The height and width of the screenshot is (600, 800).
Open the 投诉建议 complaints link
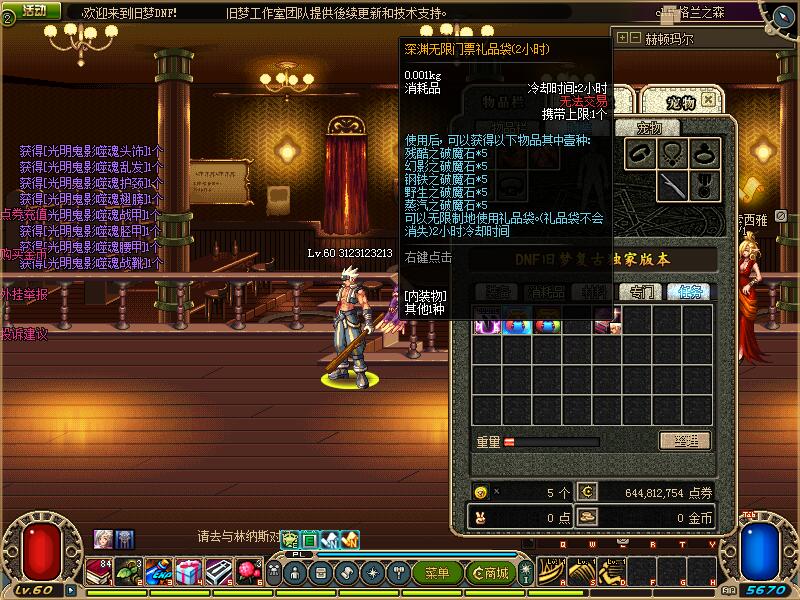click(24, 334)
